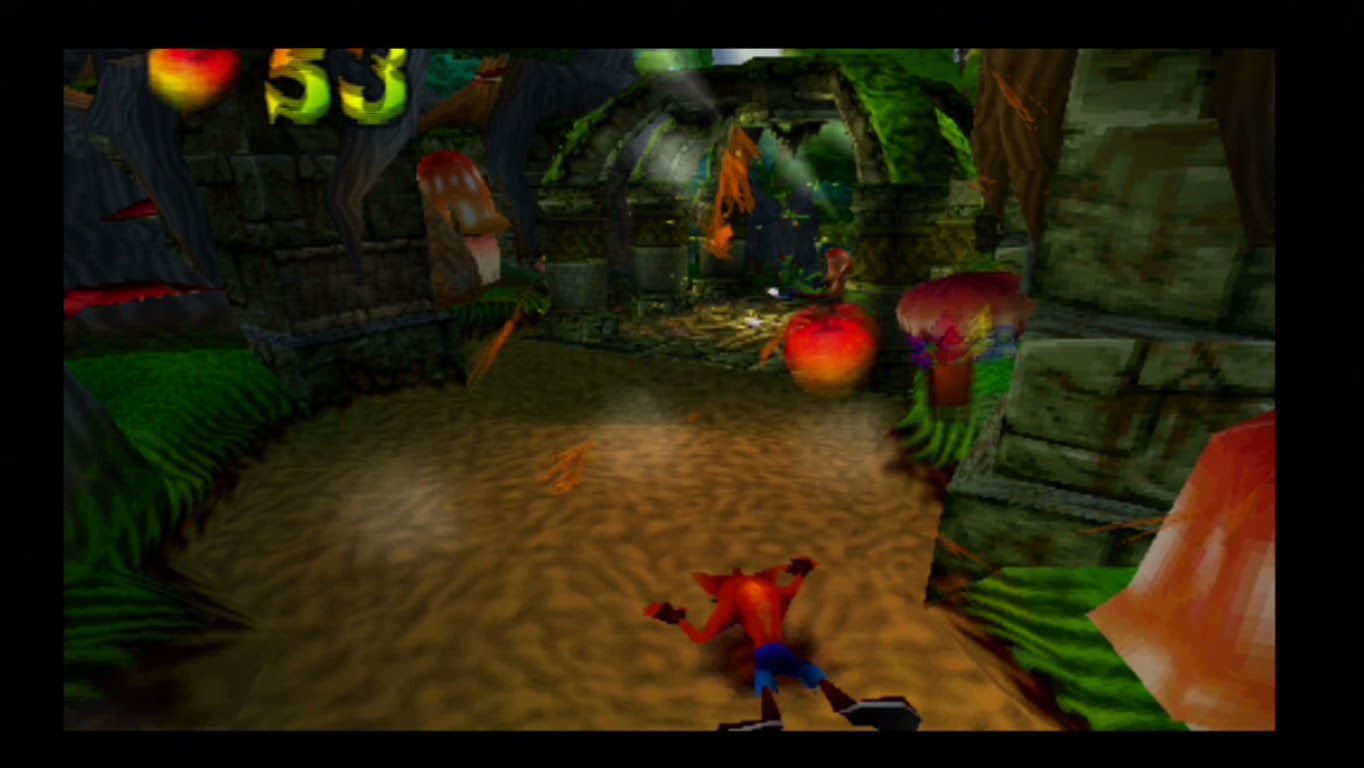
Task: Click the beam of light shining through the ruins
Action: (690, 120)
